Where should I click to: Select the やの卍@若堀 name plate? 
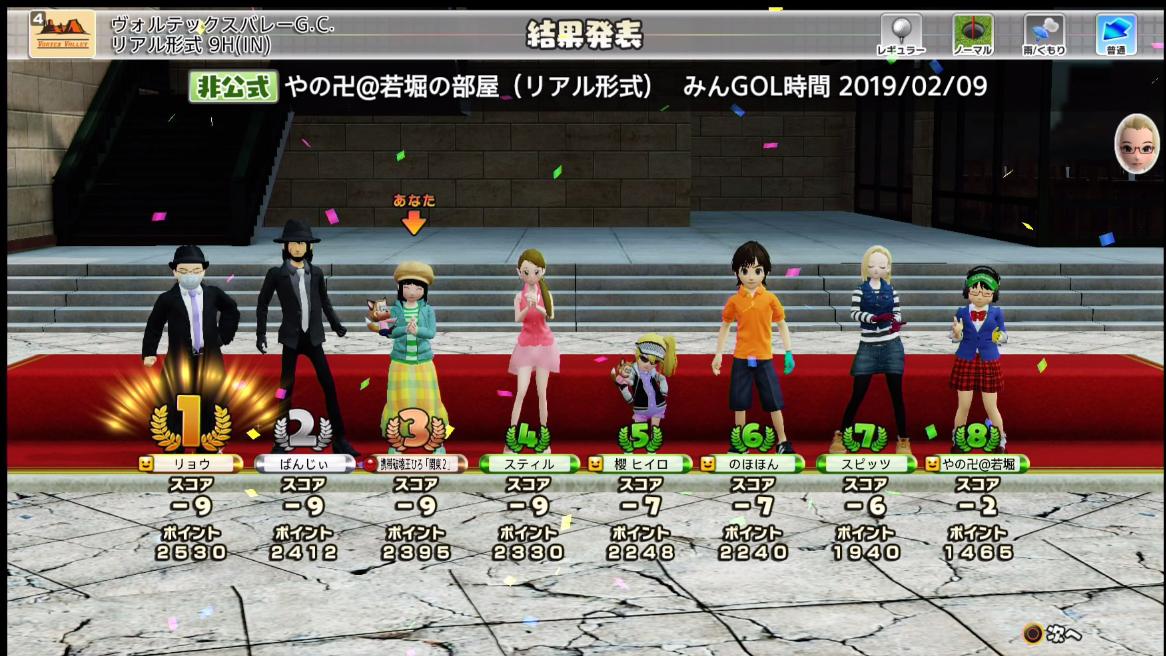(x=978, y=464)
